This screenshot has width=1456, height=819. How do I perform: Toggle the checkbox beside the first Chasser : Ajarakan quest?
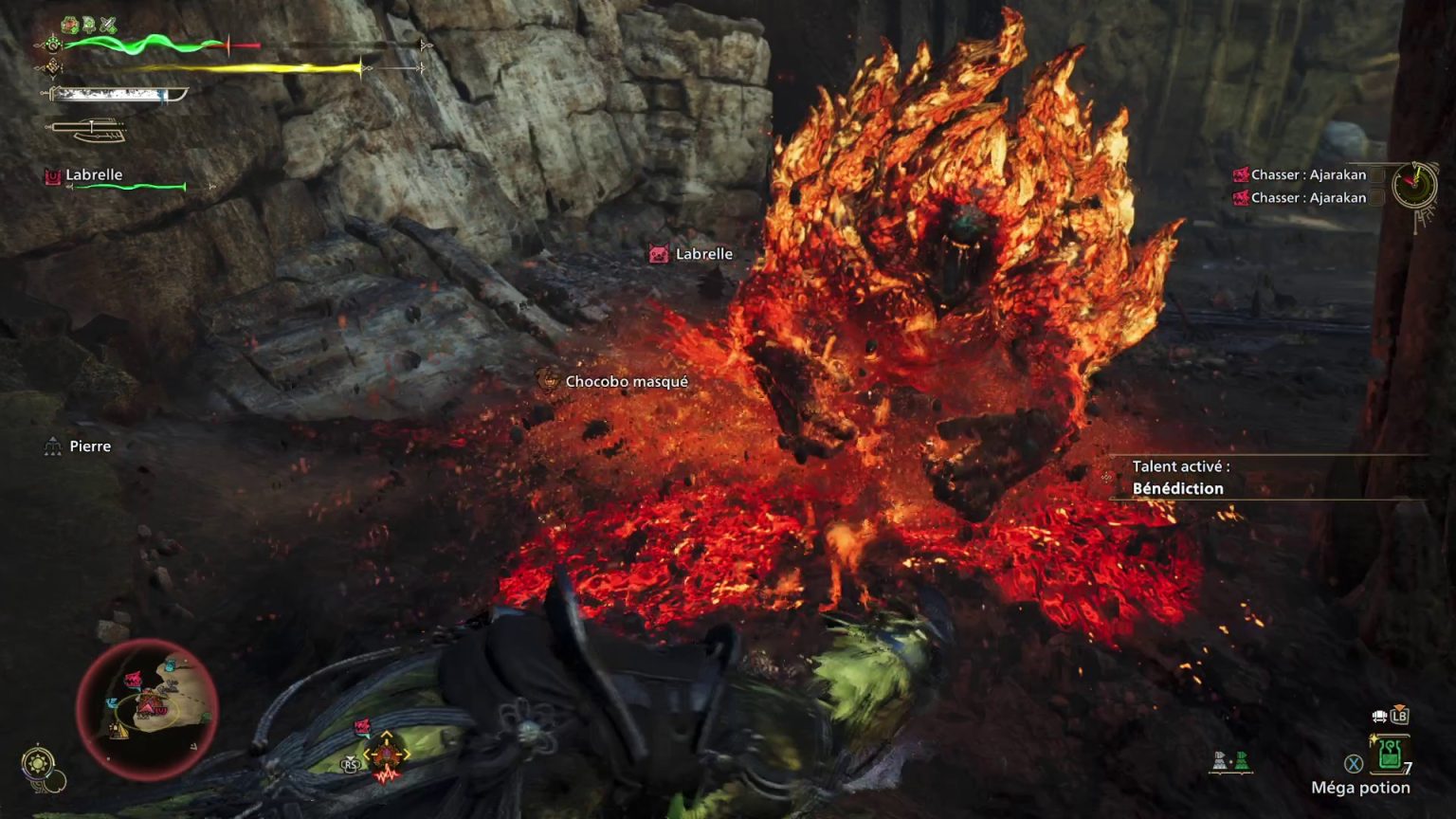click(x=1376, y=175)
